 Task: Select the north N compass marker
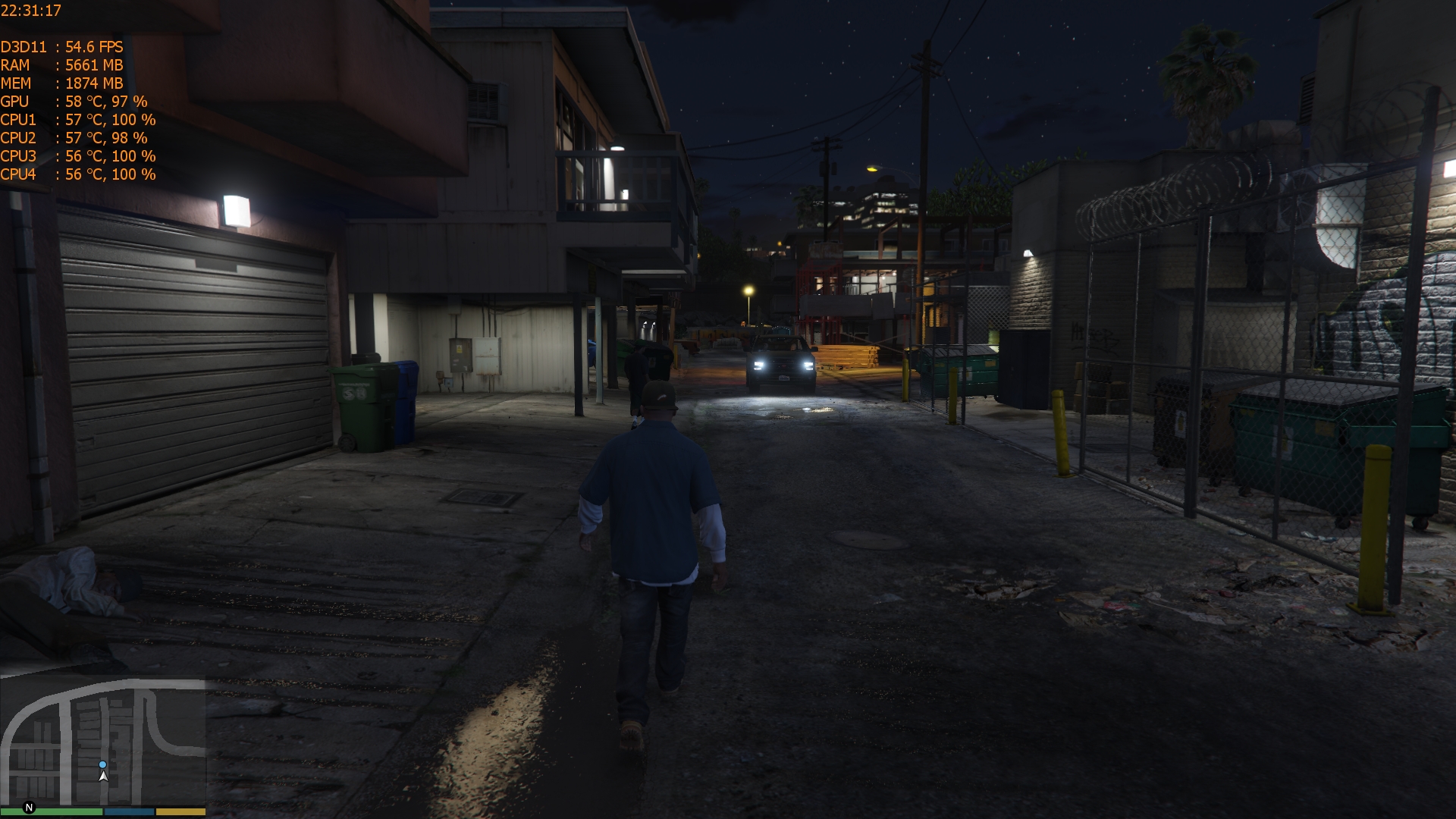(30, 808)
